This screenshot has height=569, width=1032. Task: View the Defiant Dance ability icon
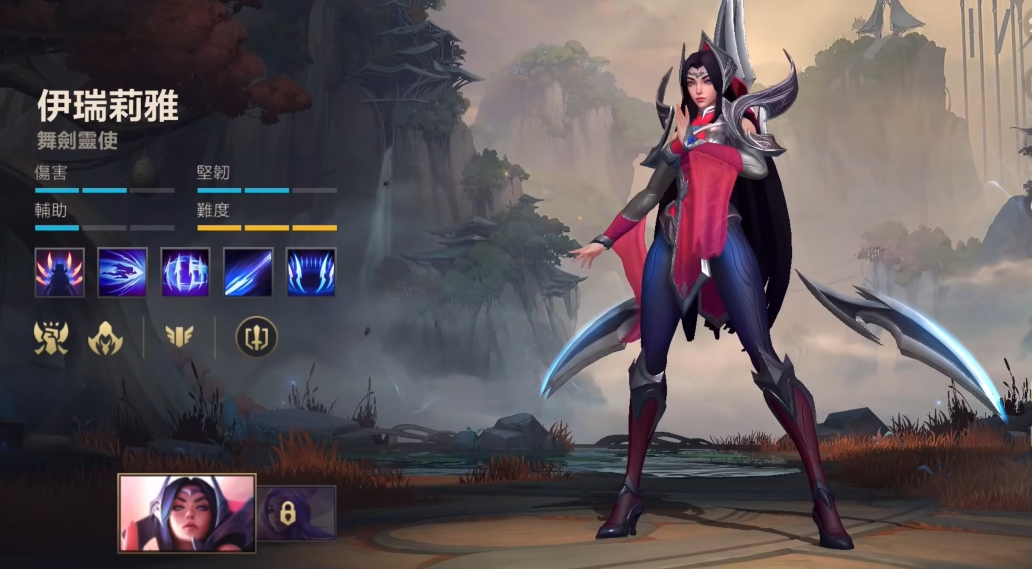tap(185, 272)
